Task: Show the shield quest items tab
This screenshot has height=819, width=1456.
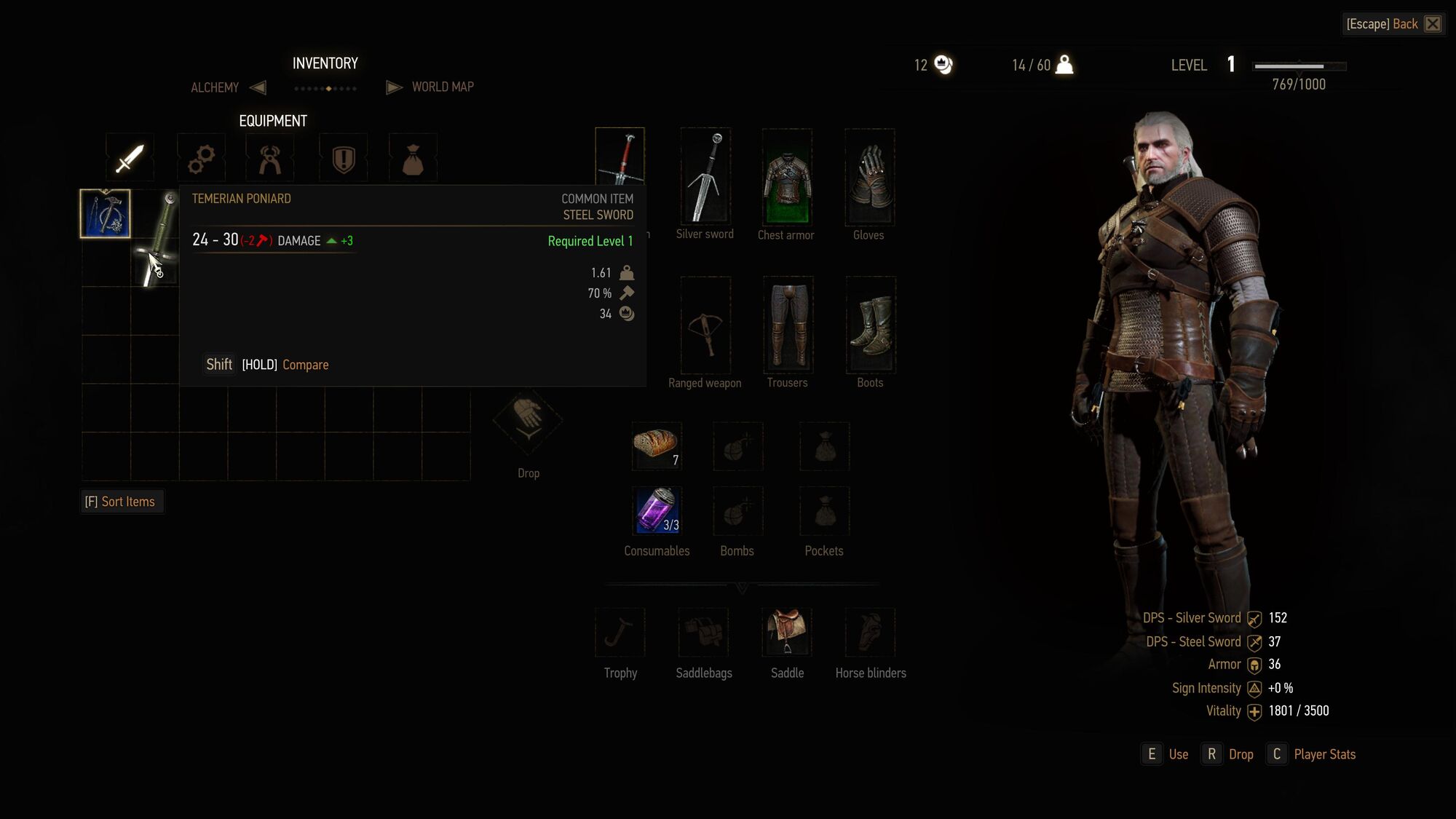Action: (343, 157)
